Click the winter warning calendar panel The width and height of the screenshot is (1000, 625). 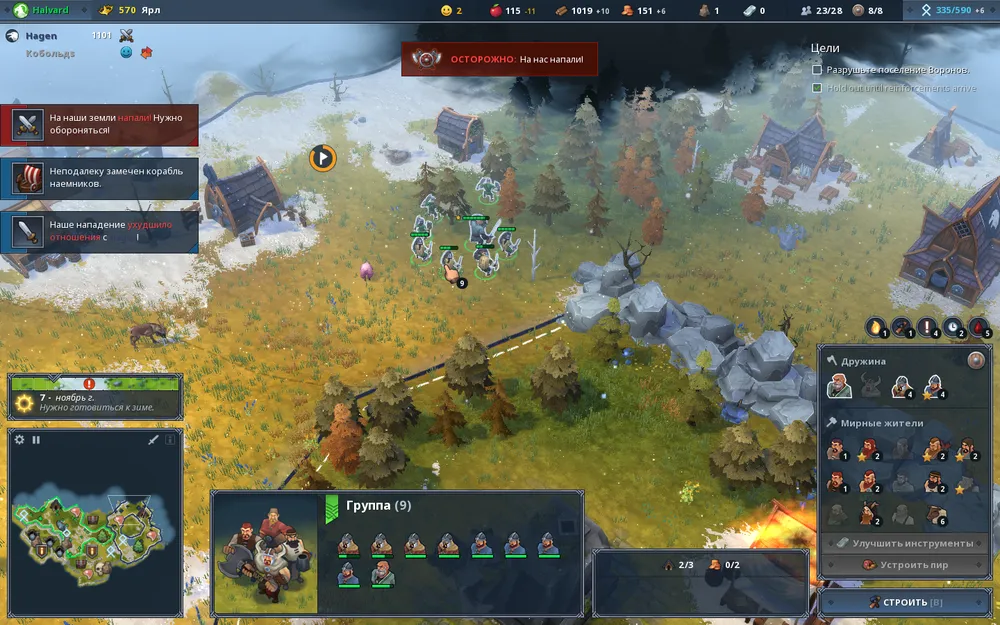(95, 397)
